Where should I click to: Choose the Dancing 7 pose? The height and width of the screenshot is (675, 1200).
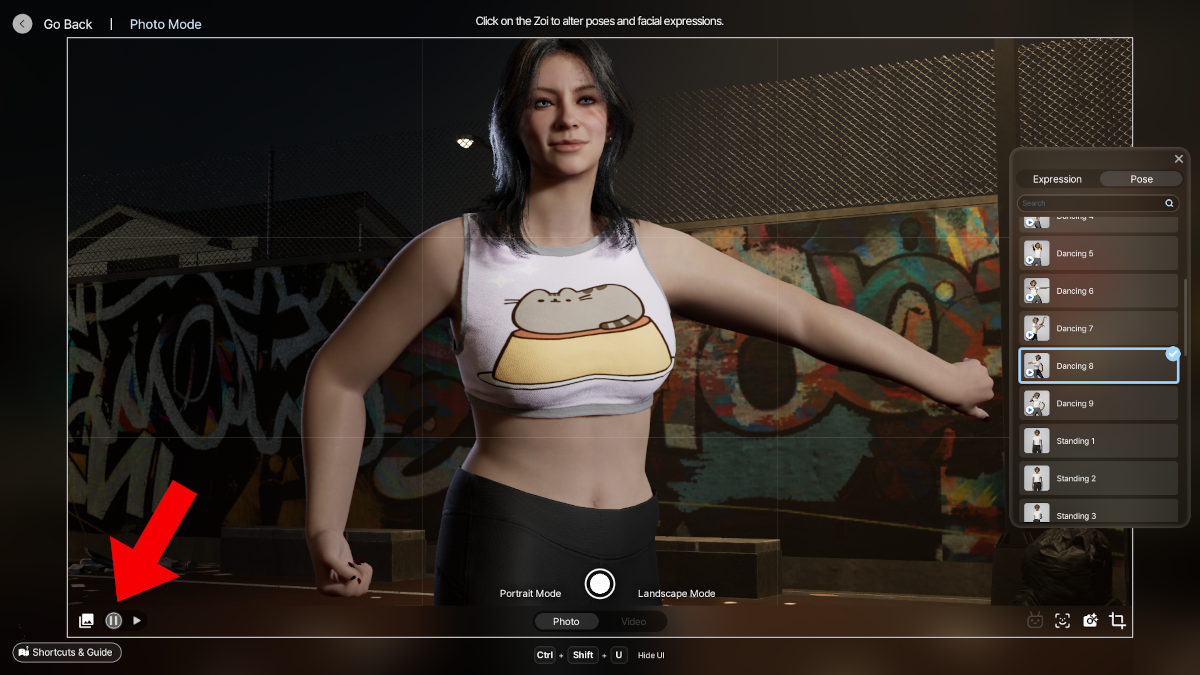[1098, 329]
